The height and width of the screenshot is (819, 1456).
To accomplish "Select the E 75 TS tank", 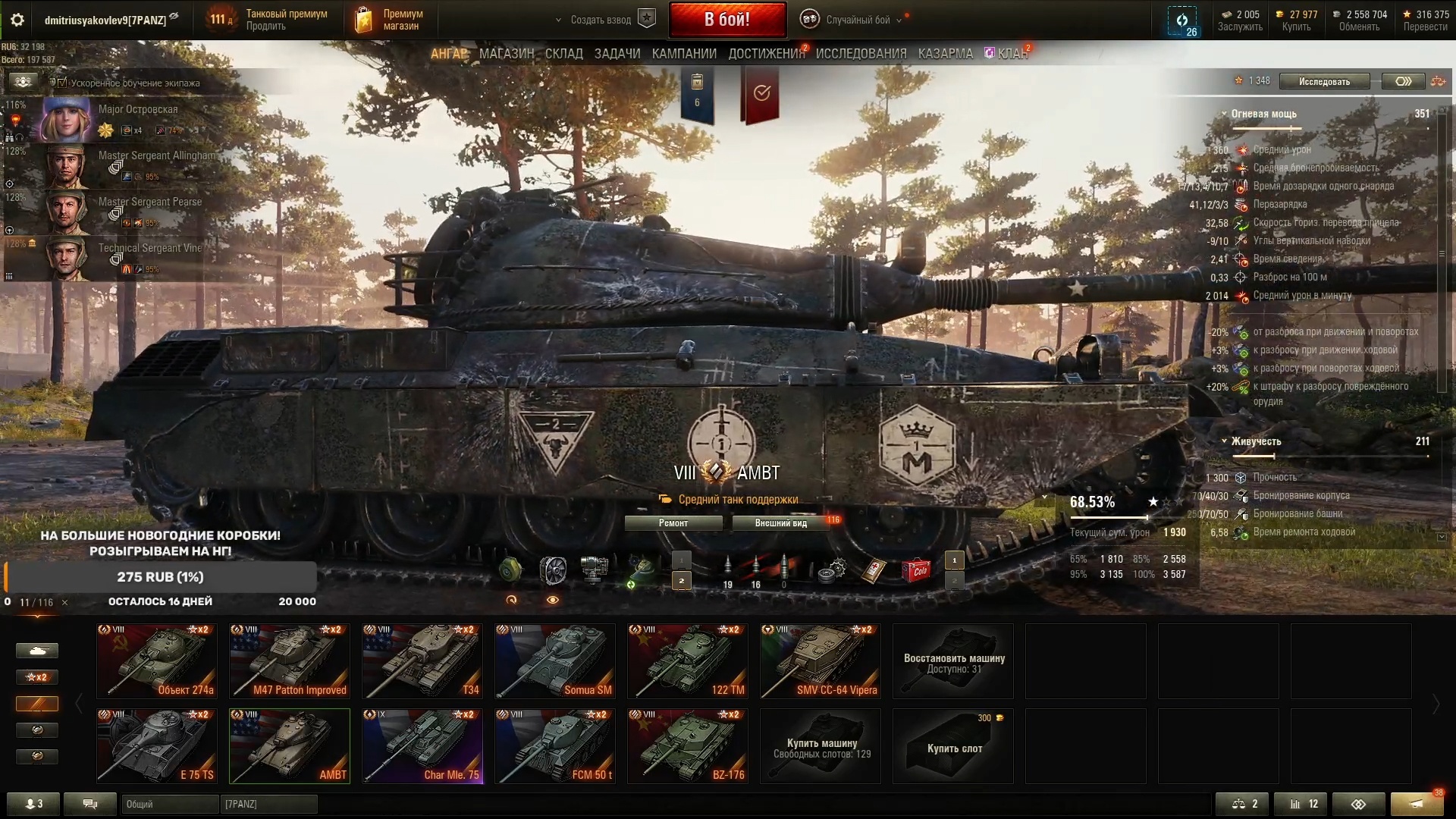I will pyautogui.click(x=157, y=746).
